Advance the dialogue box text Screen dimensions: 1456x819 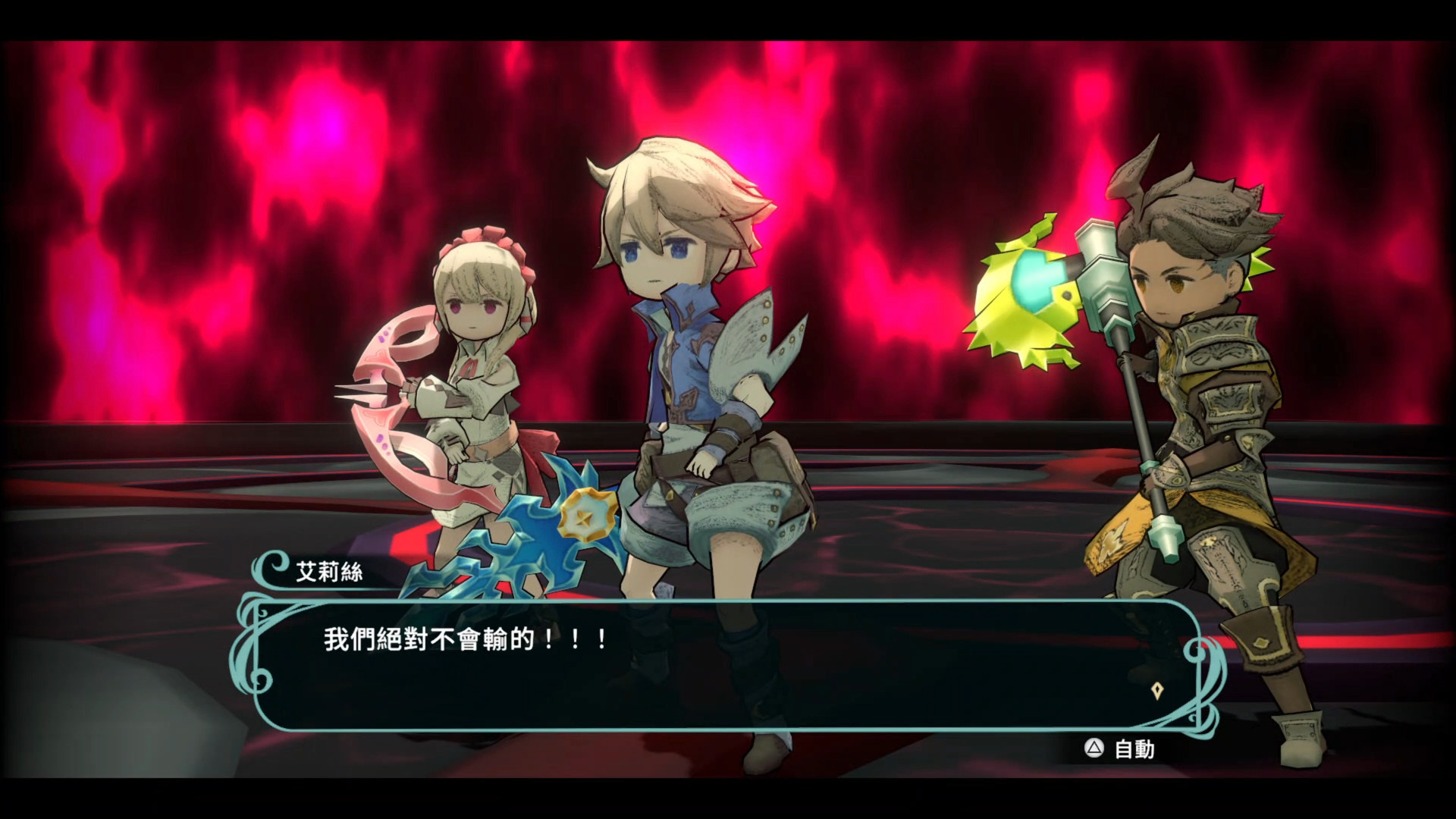[726, 664]
